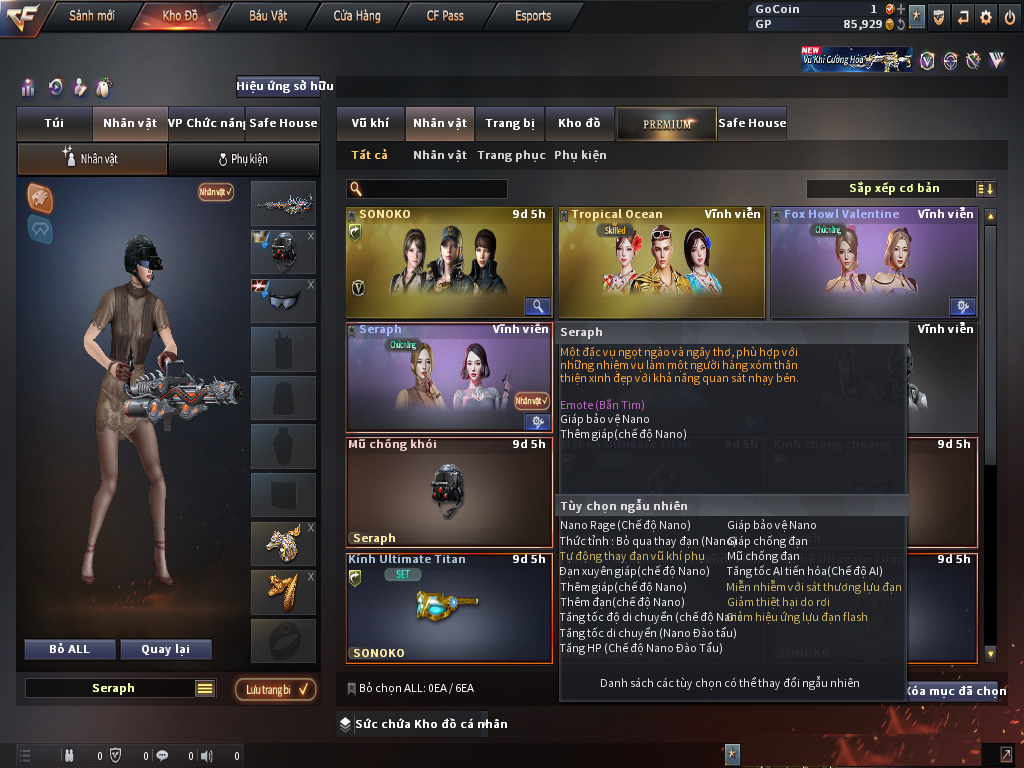Click the Quay lại button

pos(163,649)
